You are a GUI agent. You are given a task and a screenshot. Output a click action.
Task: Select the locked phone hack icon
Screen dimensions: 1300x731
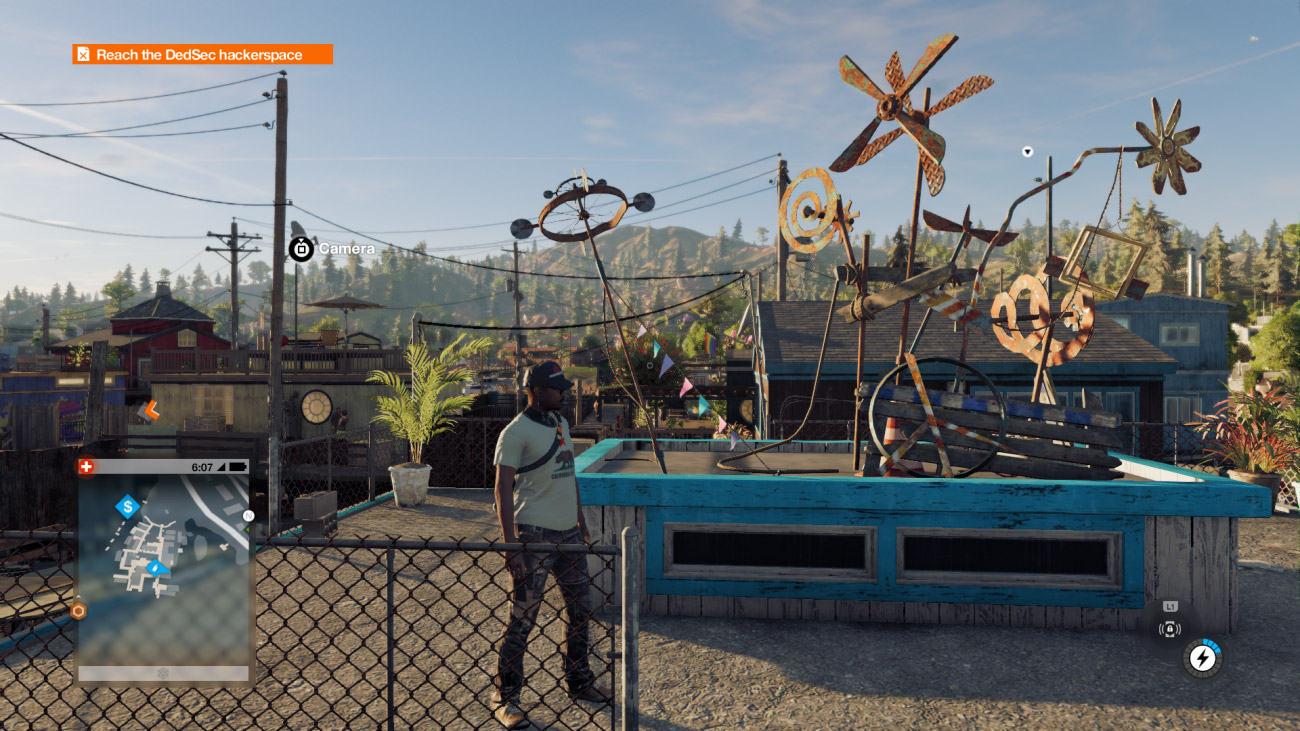coord(1169,628)
